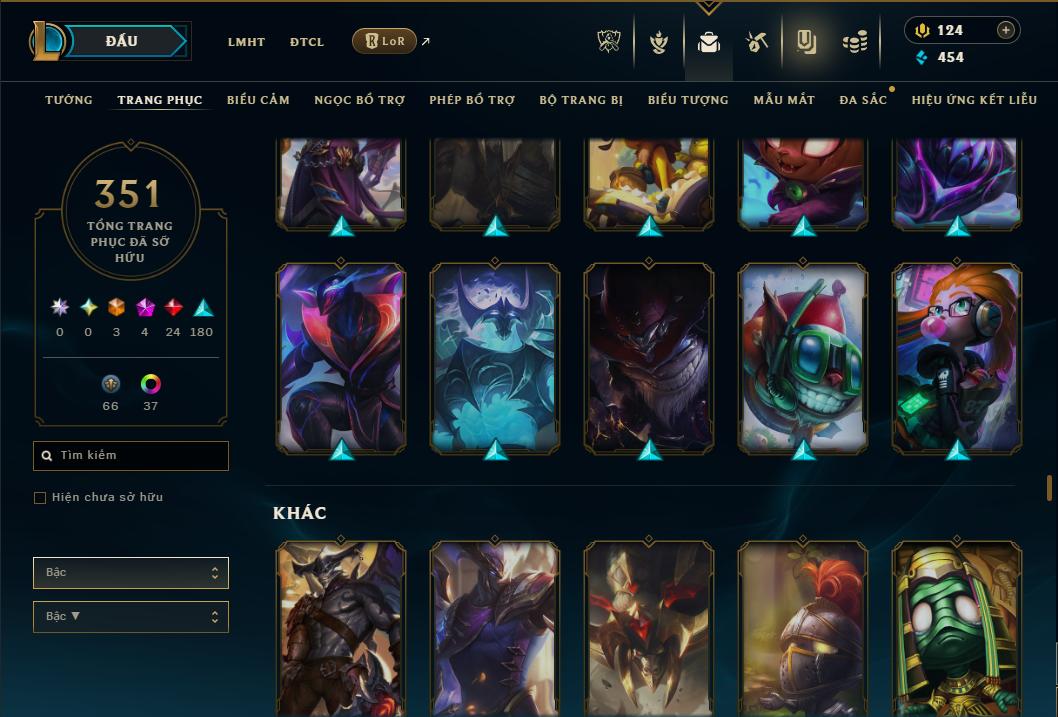Show the BỘ TRANG BỊ tab

point(581,100)
